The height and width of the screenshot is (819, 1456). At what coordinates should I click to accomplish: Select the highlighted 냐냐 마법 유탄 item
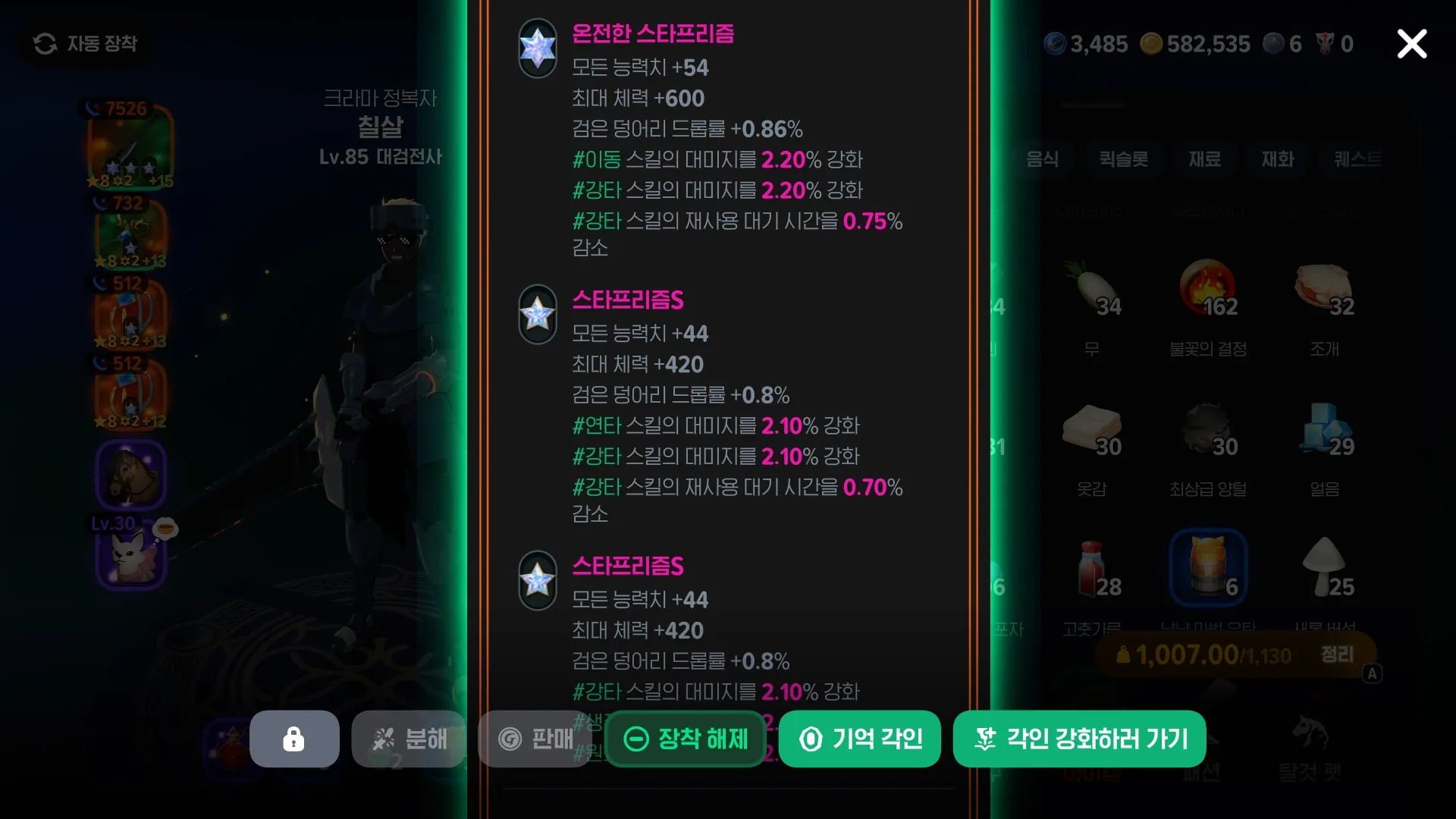point(1207,567)
